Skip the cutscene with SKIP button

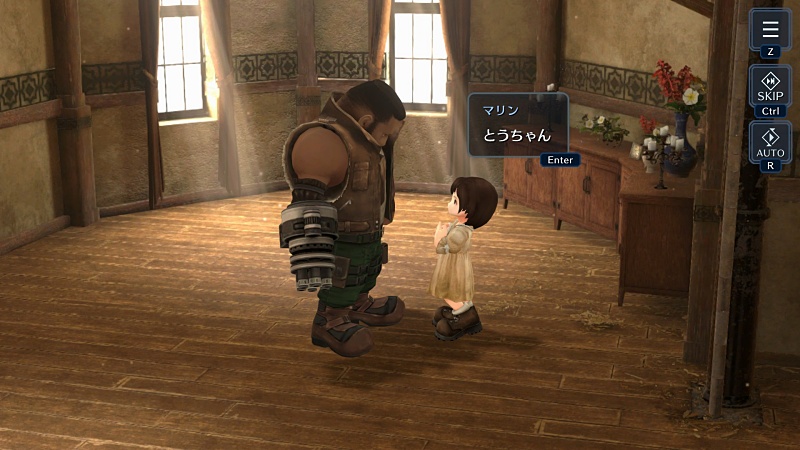tap(770, 85)
